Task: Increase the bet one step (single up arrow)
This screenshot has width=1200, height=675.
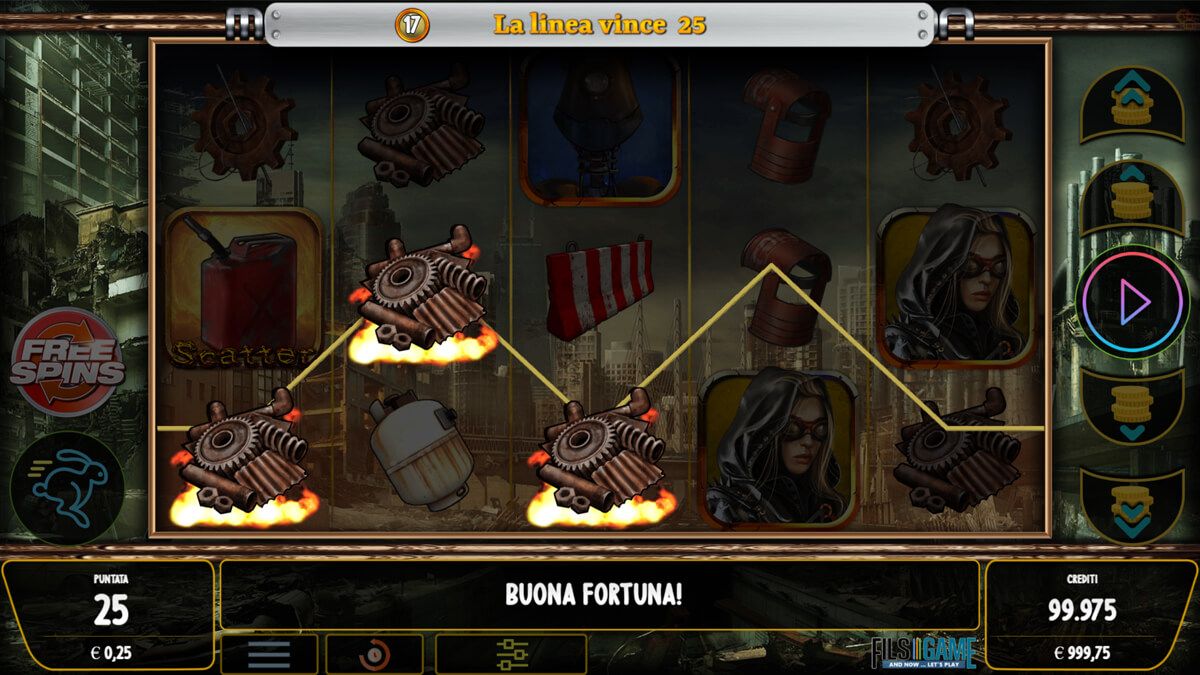Action: 1132,197
